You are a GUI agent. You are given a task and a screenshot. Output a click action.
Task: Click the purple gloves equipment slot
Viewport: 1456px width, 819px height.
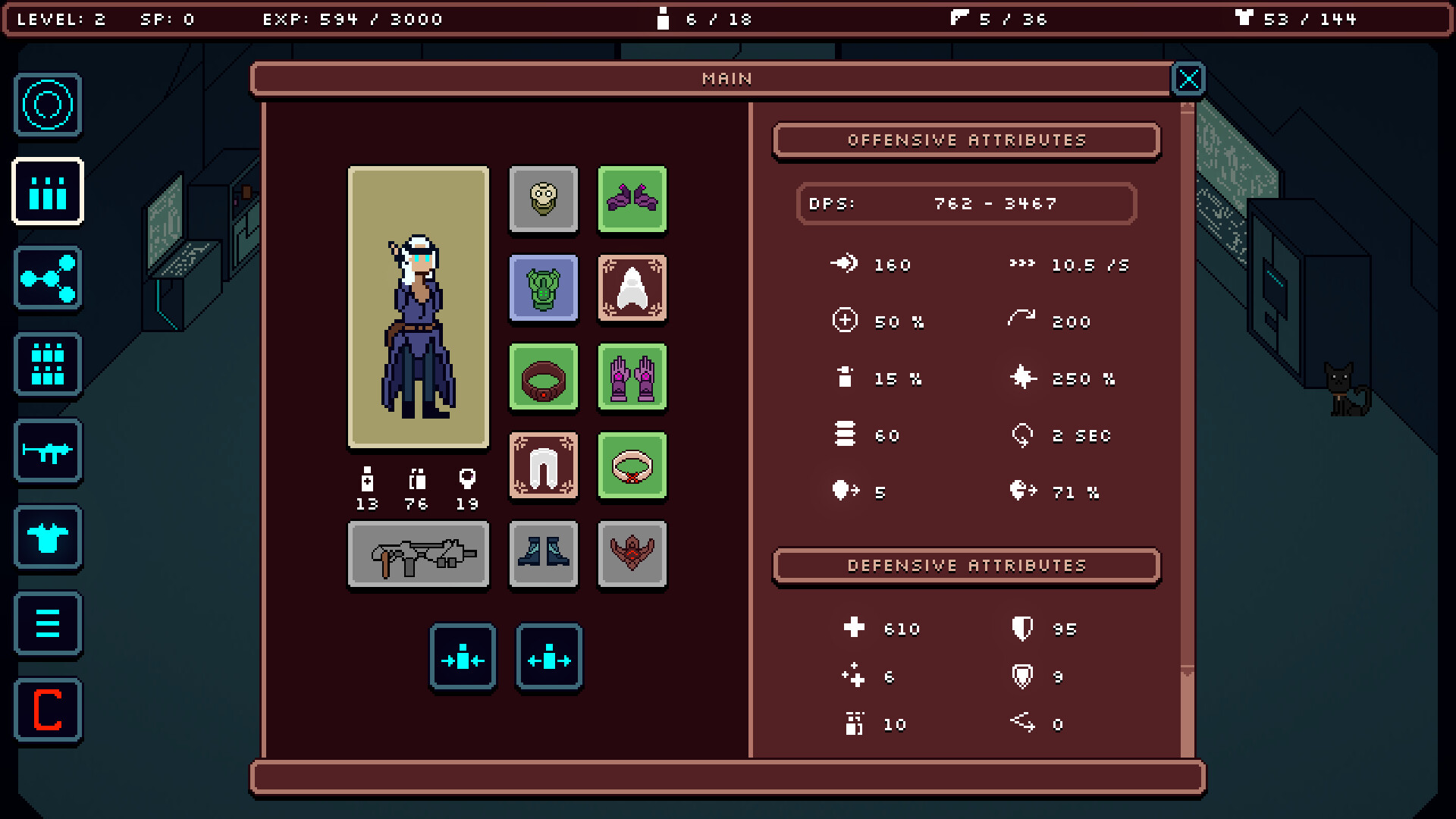click(x=632, y=377)
